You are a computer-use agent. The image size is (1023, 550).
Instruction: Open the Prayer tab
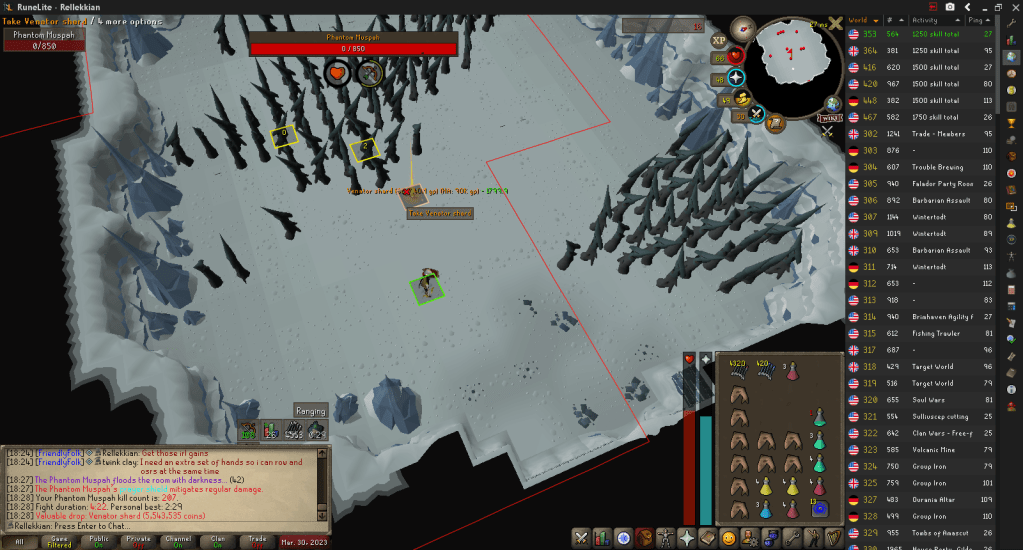(x=687, y=537)
